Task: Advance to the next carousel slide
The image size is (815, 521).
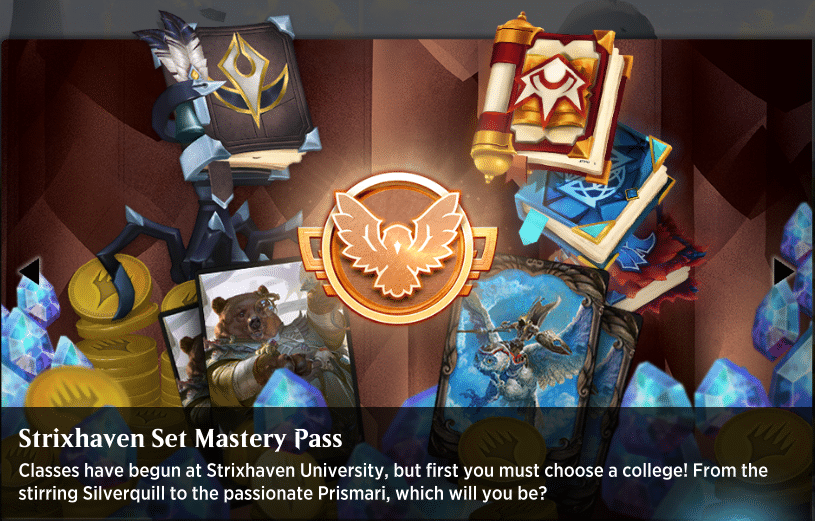Action: (784, 271)
